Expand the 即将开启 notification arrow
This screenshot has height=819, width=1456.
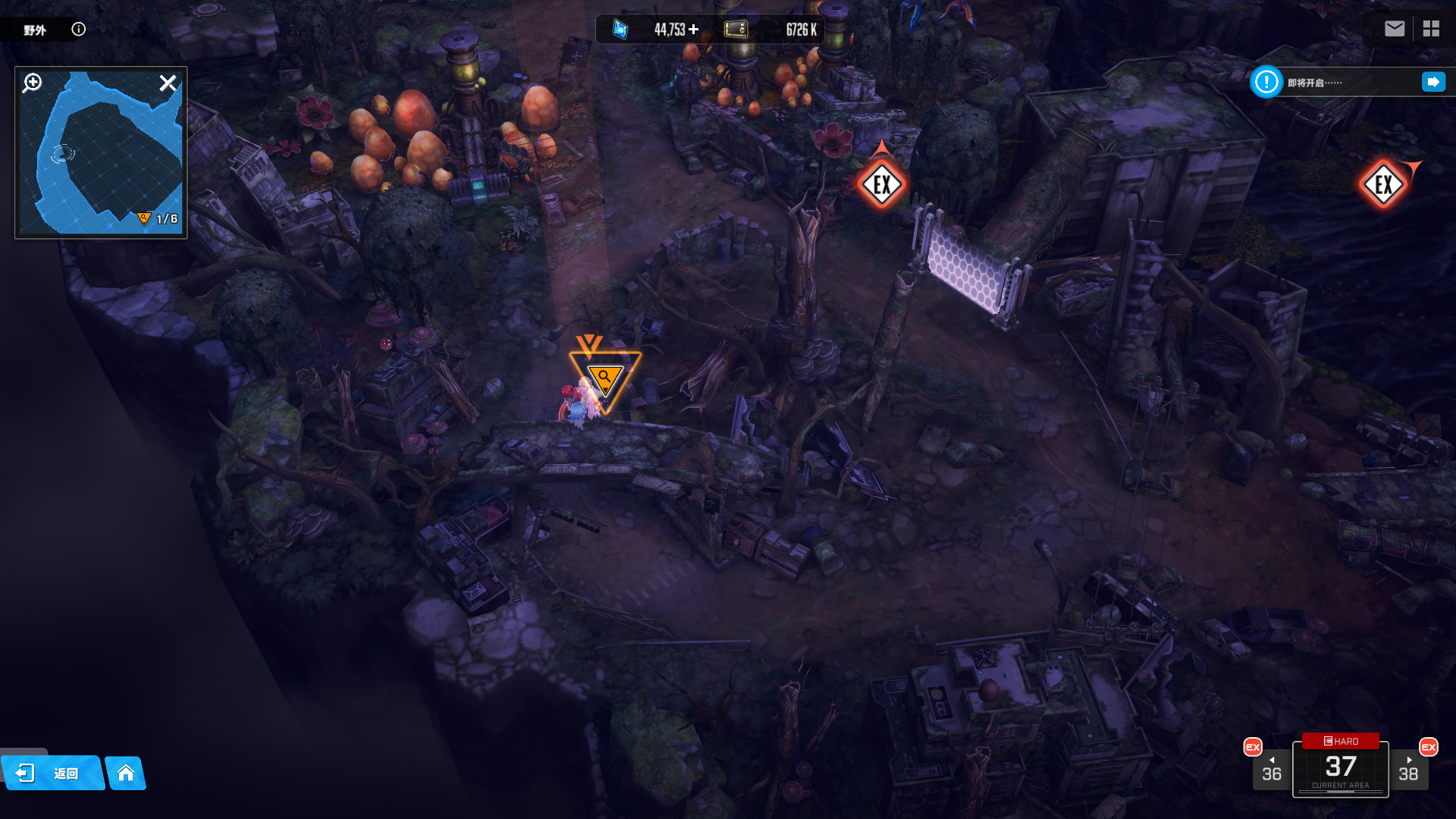(x=1433, y=82)
